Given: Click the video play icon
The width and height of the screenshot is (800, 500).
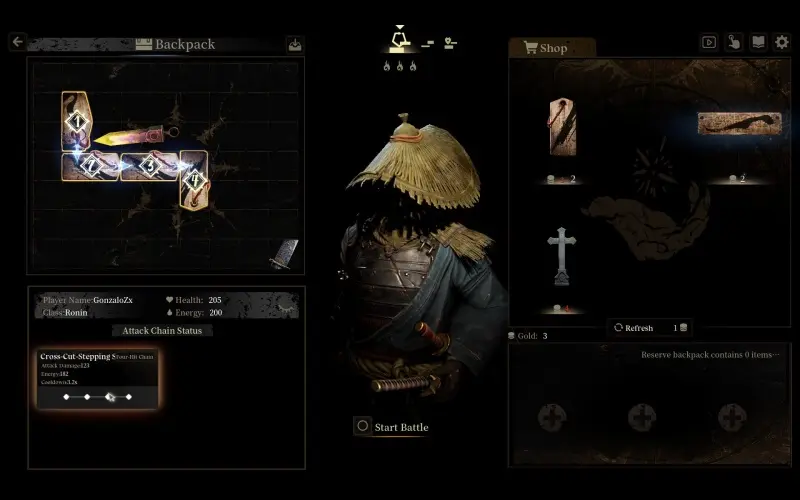Looking at the screenshot, I should 709,42.
